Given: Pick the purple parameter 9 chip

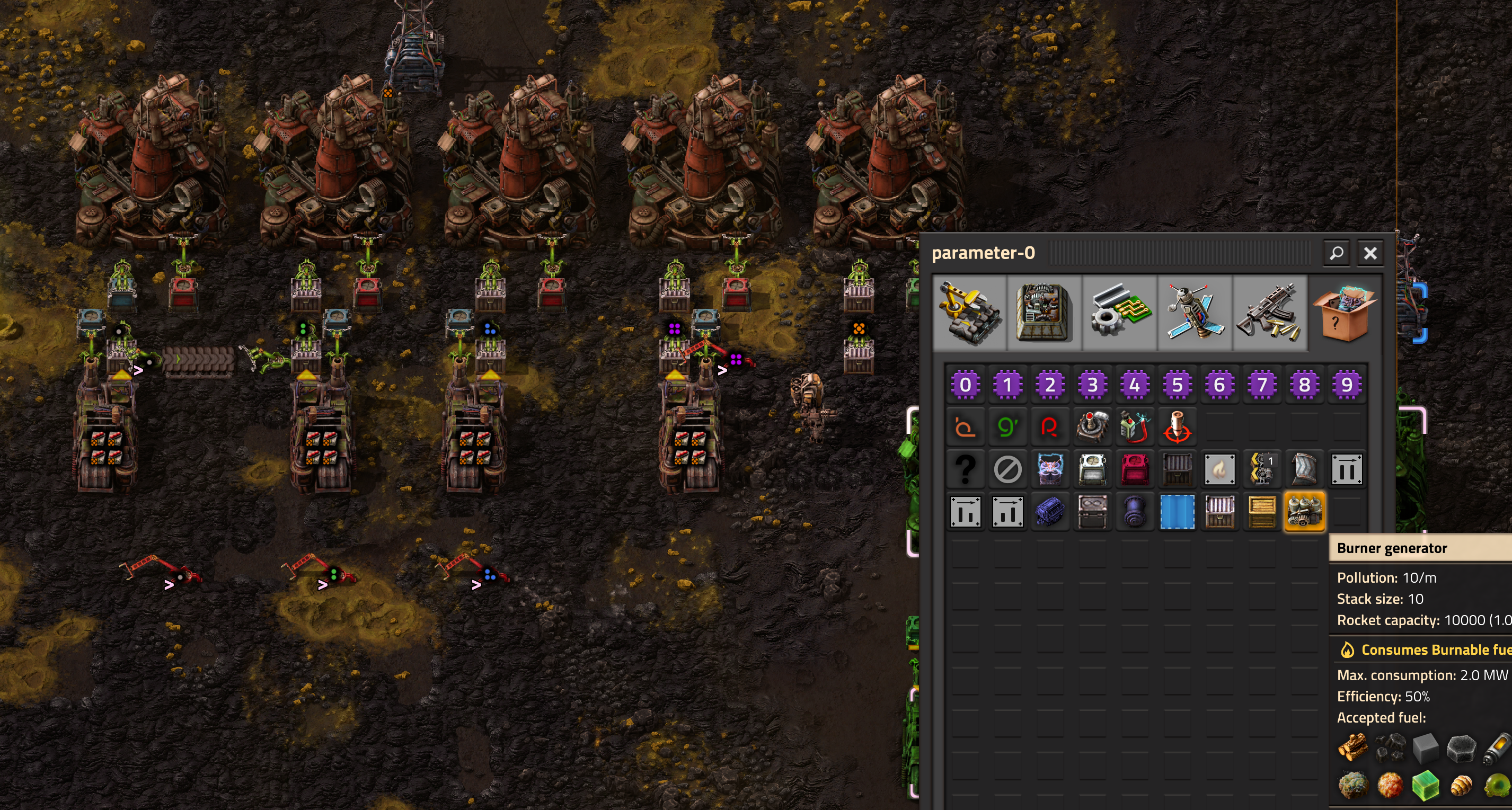Looking at the screenshot, I should pyautogui.click(x=1347, y=385).
